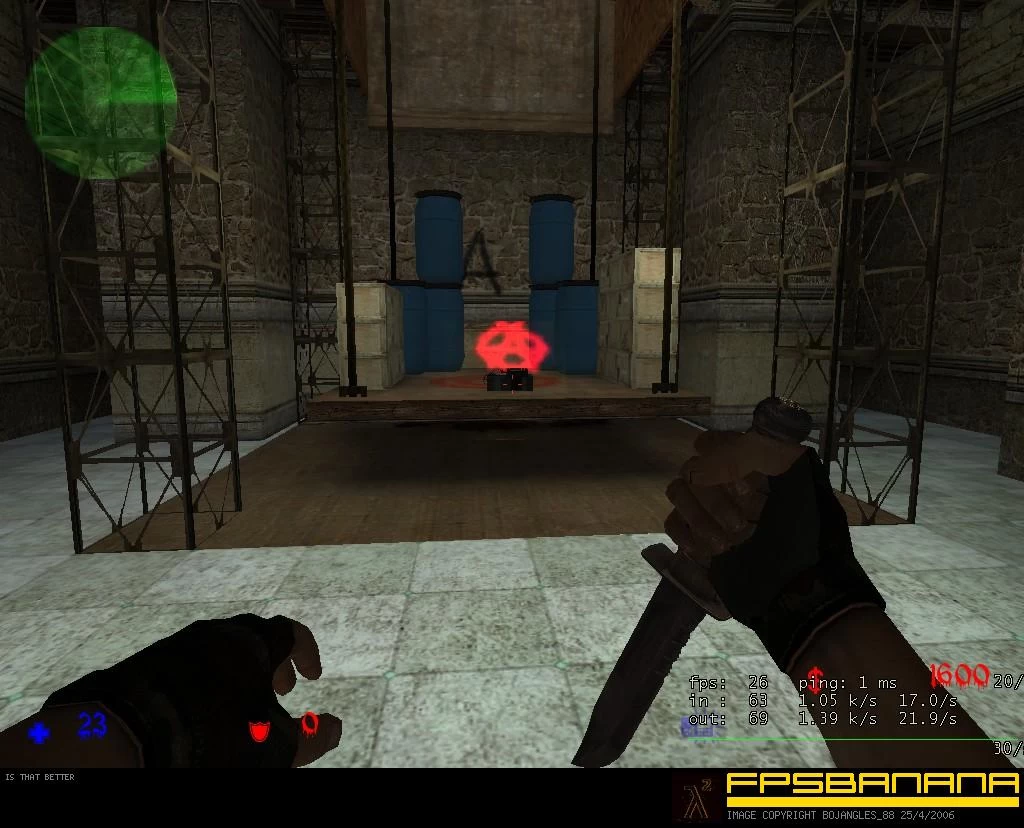
Task: Click the red armor shield icon
Action: [259, 730]
